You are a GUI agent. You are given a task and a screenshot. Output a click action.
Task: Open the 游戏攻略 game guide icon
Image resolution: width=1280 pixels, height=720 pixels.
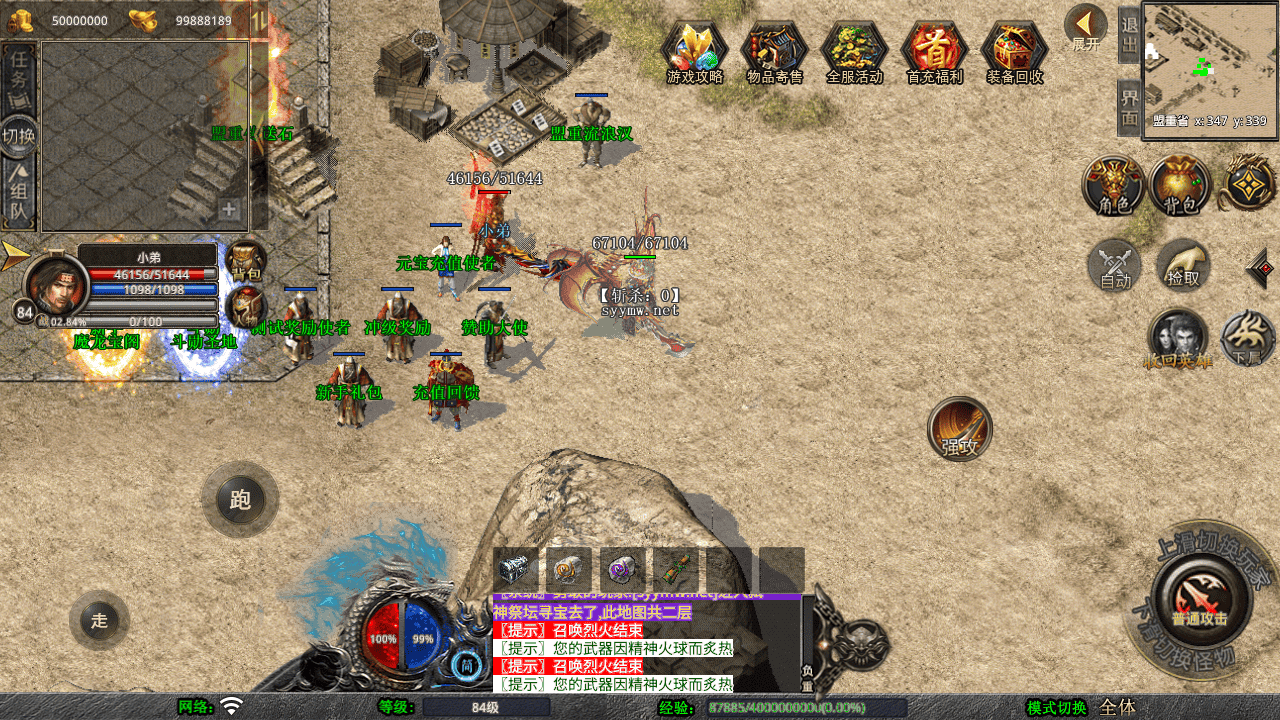[694, 51]
